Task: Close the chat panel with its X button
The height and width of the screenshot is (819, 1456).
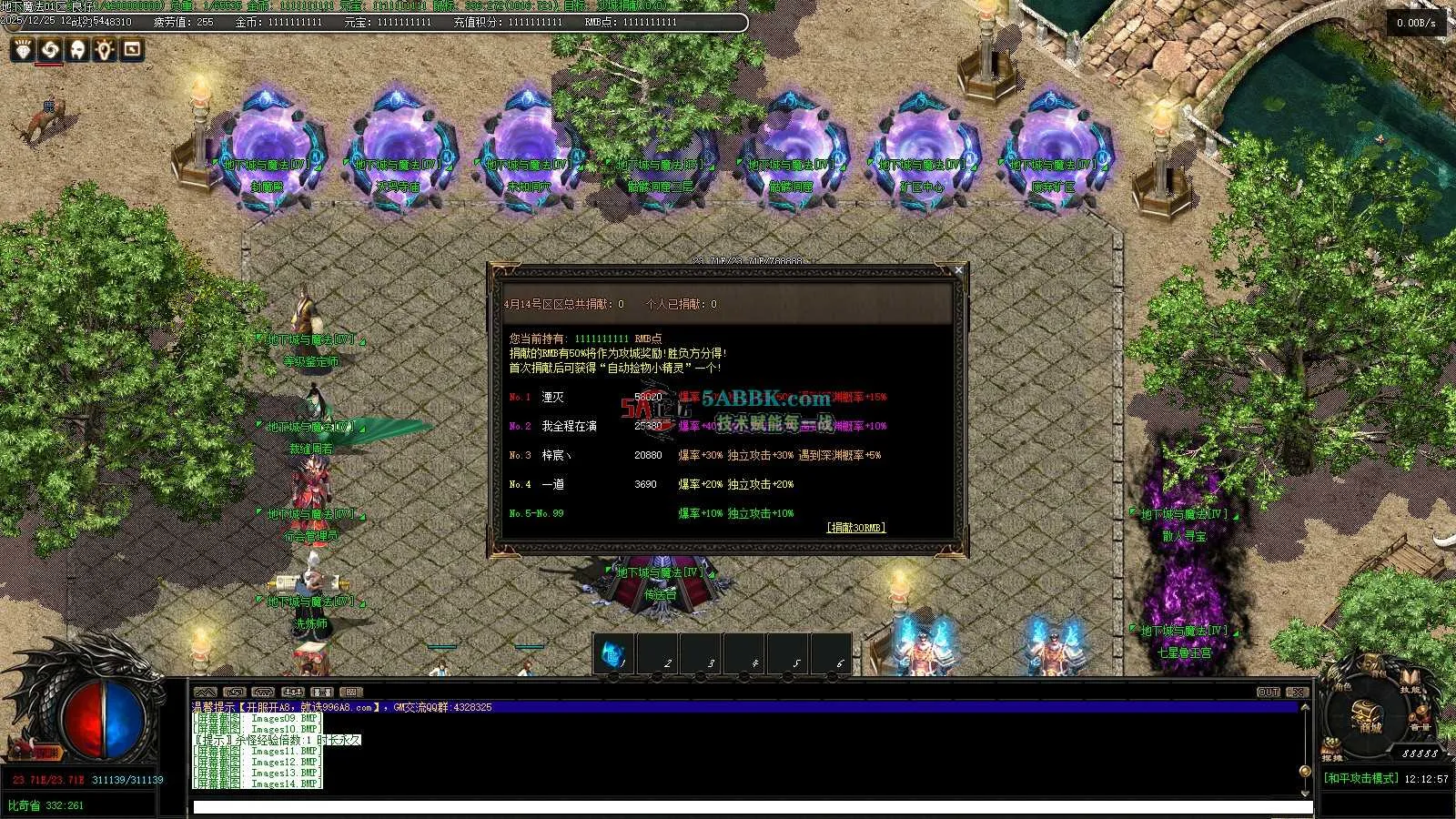Action: pos(1298,693)
